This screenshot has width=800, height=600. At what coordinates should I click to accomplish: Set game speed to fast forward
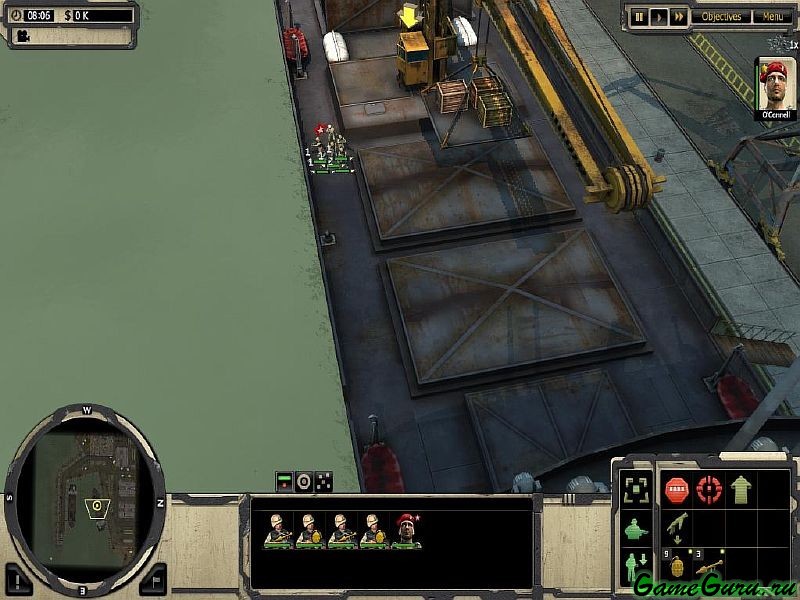[x=679, y=17]
